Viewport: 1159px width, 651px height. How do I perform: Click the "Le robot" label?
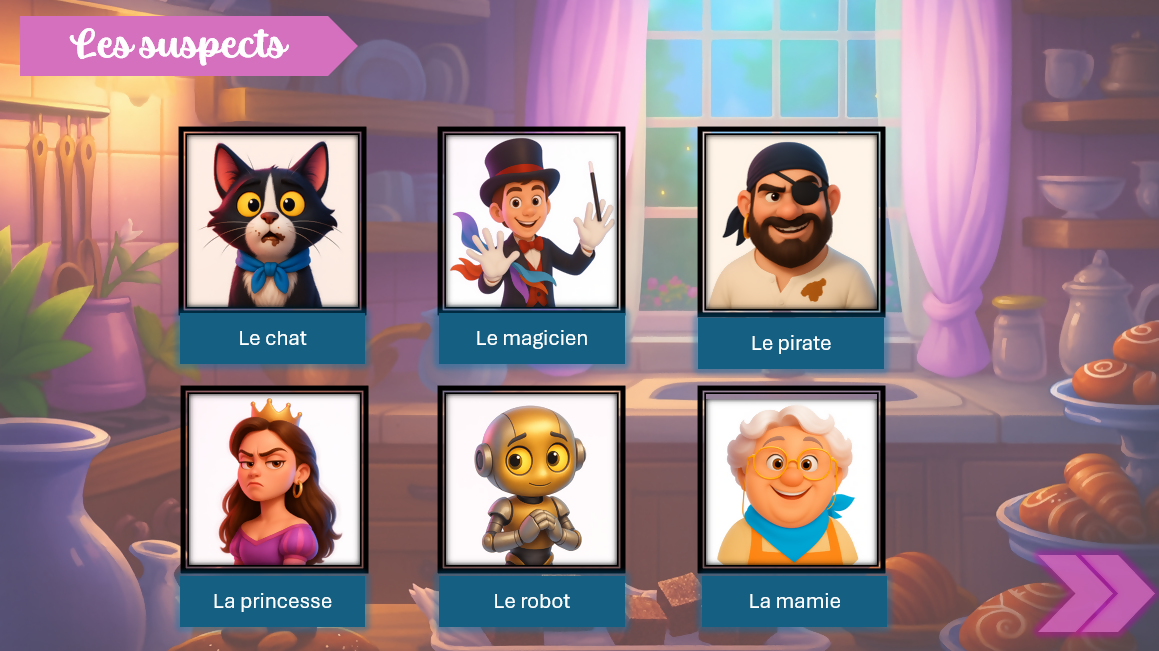coord(532,601)
